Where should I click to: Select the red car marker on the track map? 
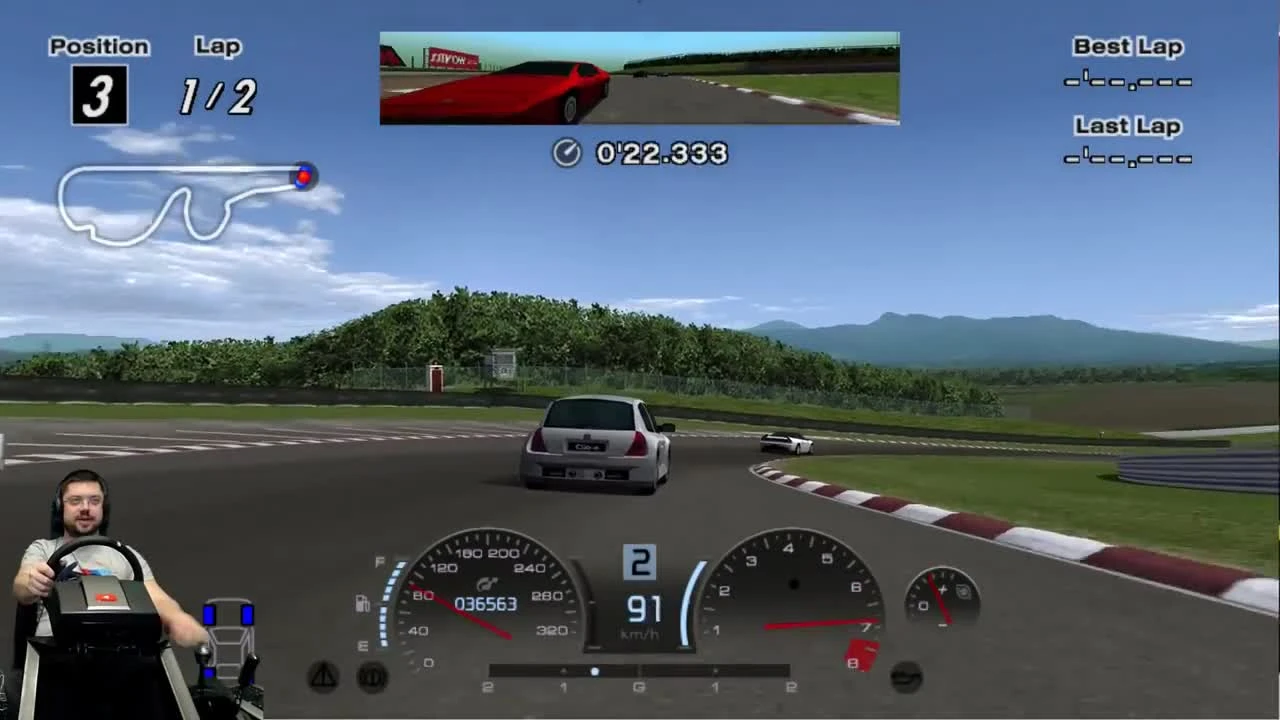[x=304, y=176]
